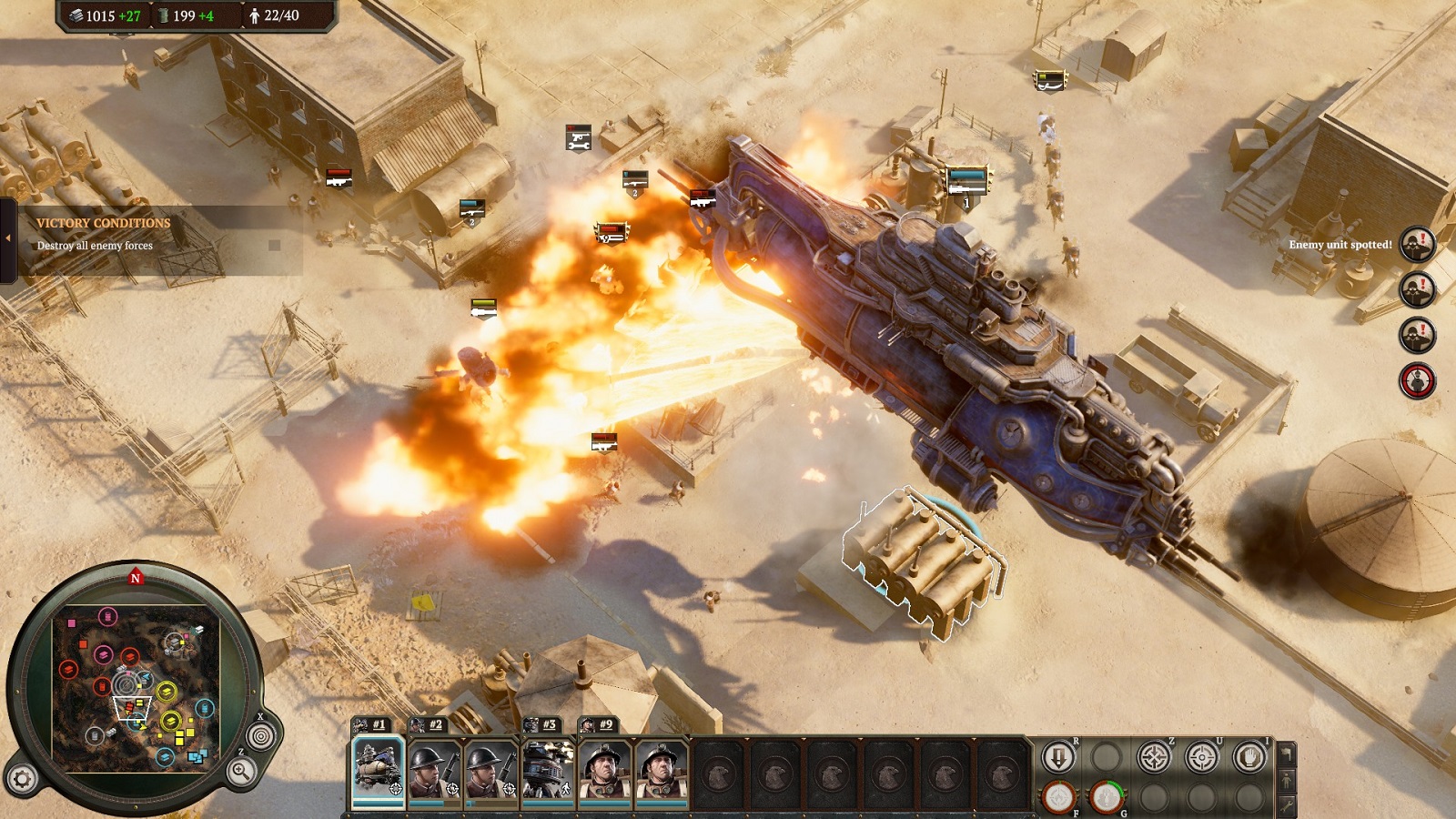1456x819 pixels.
Task: Open the red crosshair soldier alert
Action: [1417, 380]
